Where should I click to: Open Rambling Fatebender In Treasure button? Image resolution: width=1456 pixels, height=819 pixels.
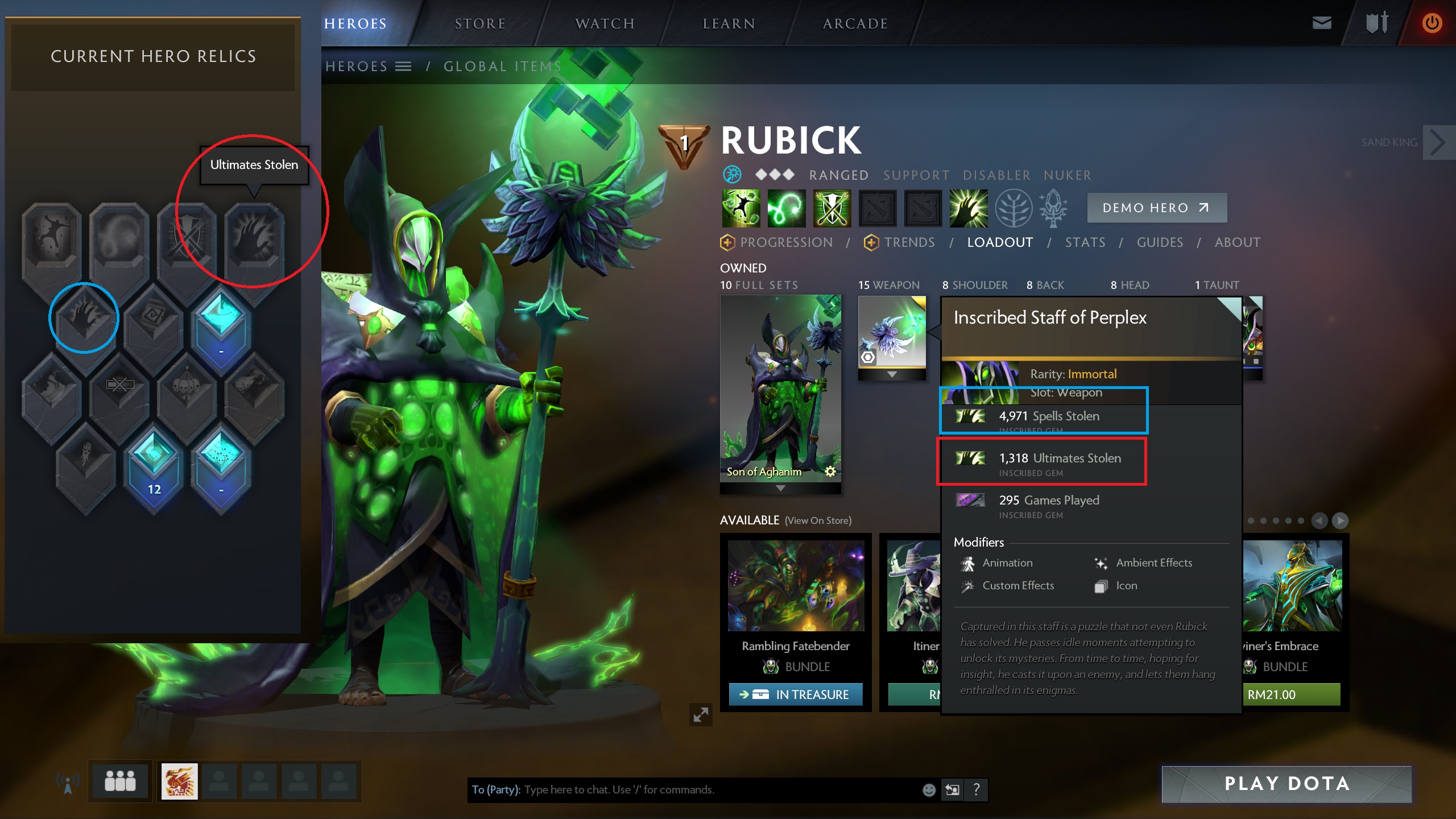point(796,694)
